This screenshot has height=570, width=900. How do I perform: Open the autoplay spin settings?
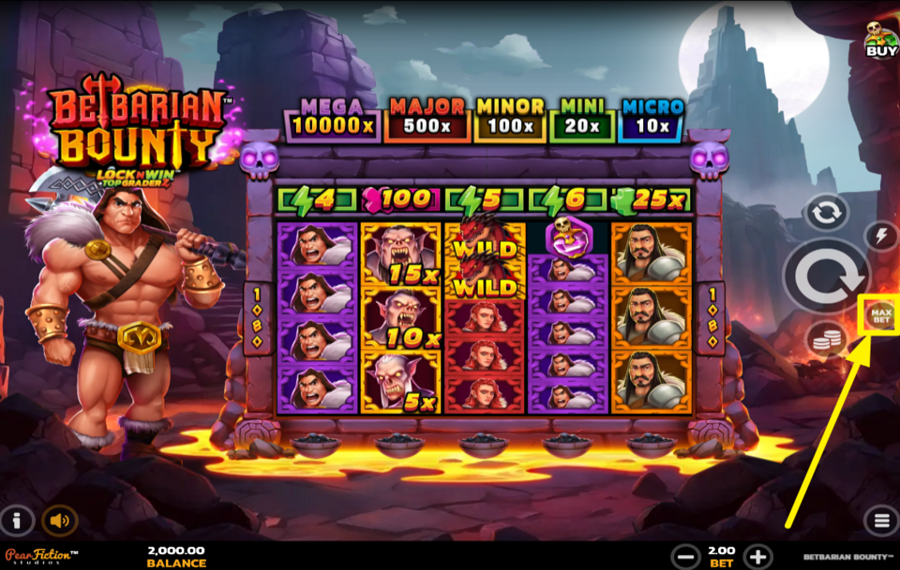(826, 211)
